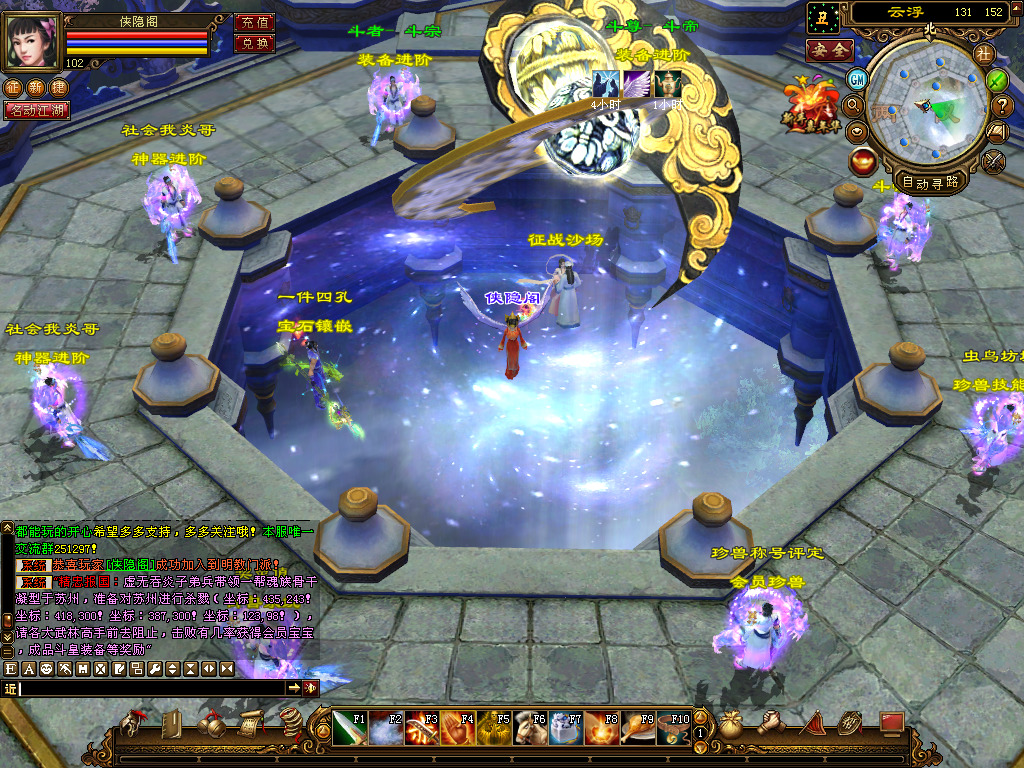1024x768 pixels.
Task: Click the round 新 button
Action: pyautogui.click(x=36, y=88)
